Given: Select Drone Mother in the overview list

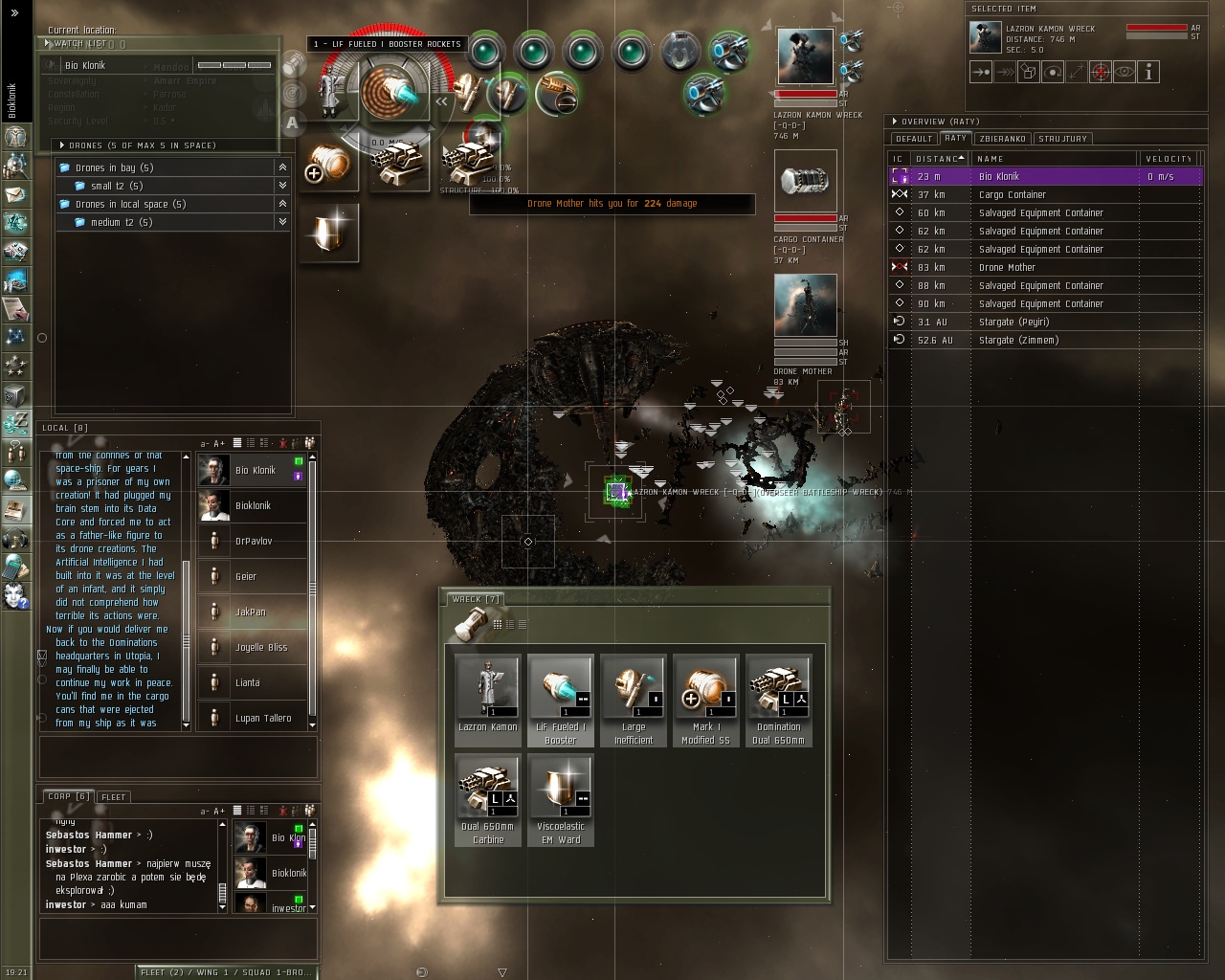Looking at the screenshot, I should (x=1007, y=268).
